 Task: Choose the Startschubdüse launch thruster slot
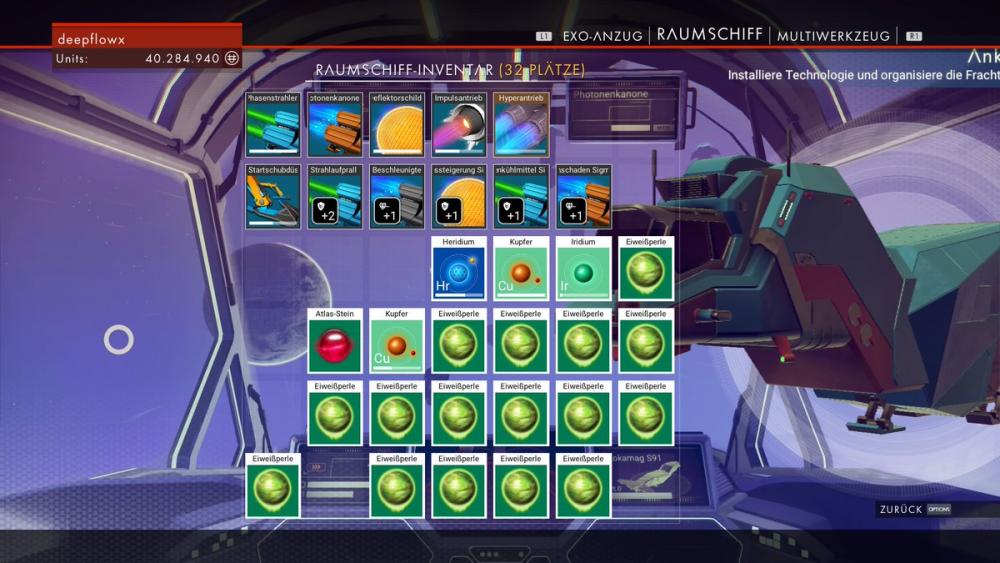[273, 197]
